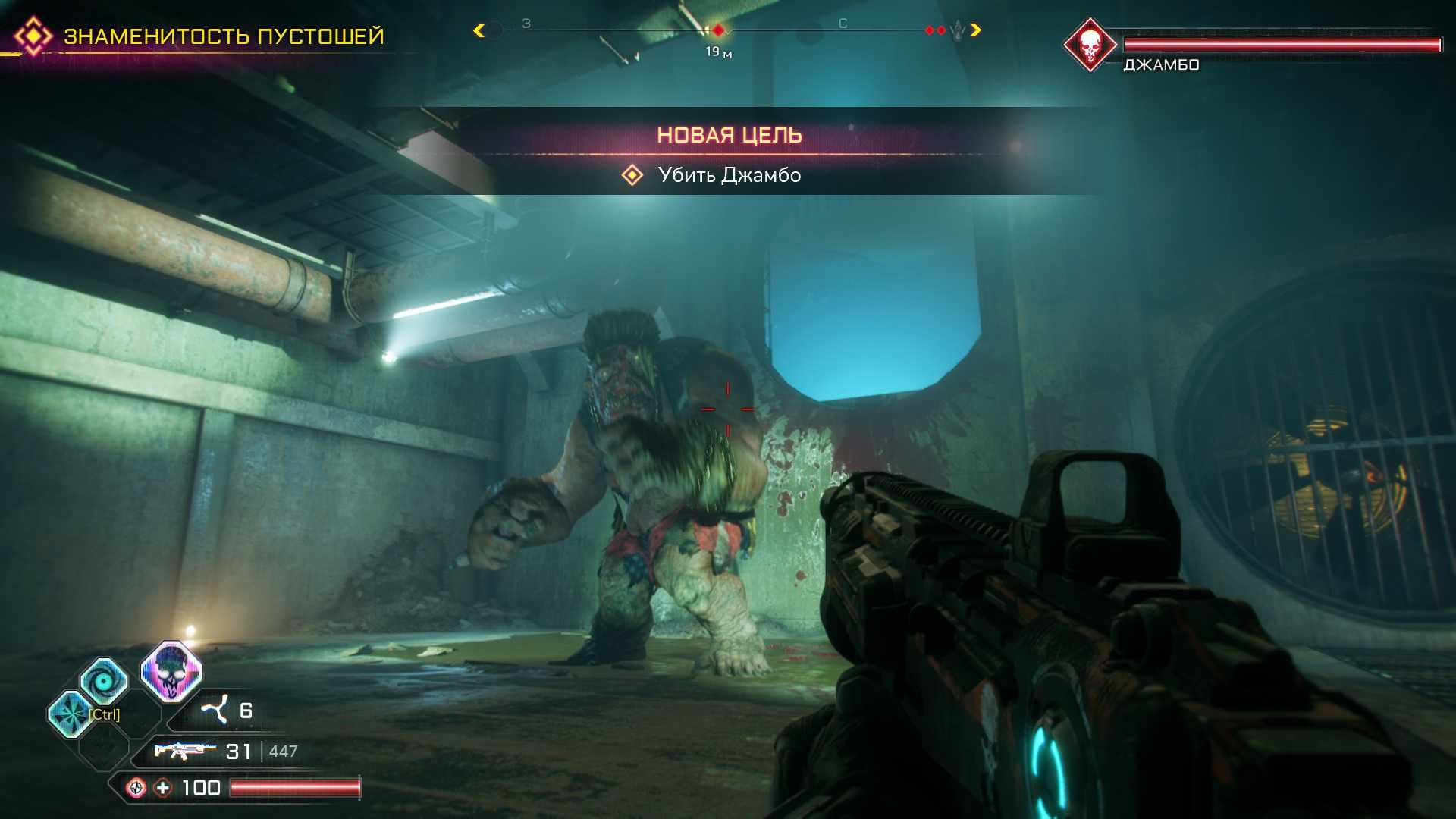Click the left yellow compass arrow
This screenshot has height=819, width=1456.
tap(479, 30)
